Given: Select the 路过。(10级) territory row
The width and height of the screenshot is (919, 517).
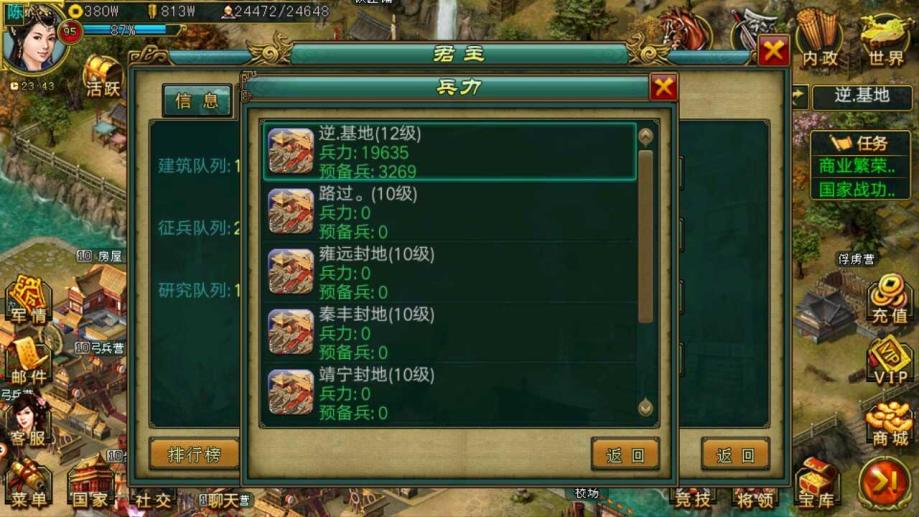Looking at the screenshot, I should tap(450, 212).
